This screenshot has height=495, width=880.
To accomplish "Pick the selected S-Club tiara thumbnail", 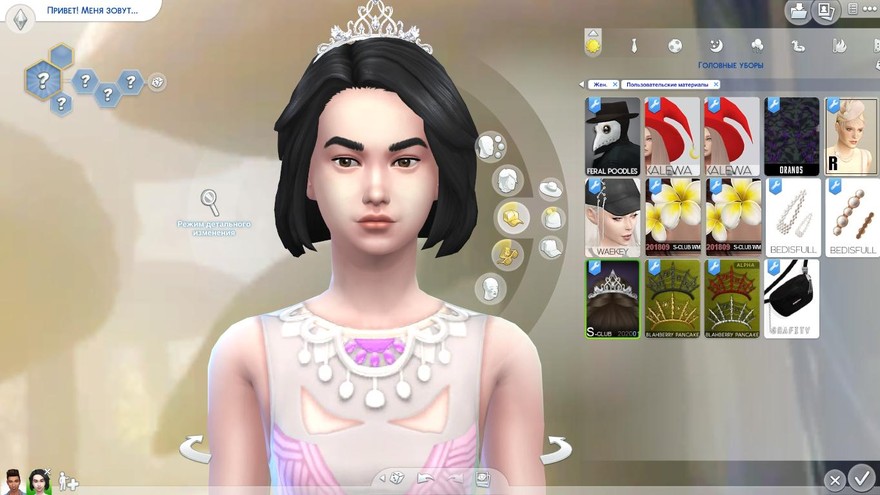I will (612, 298).
